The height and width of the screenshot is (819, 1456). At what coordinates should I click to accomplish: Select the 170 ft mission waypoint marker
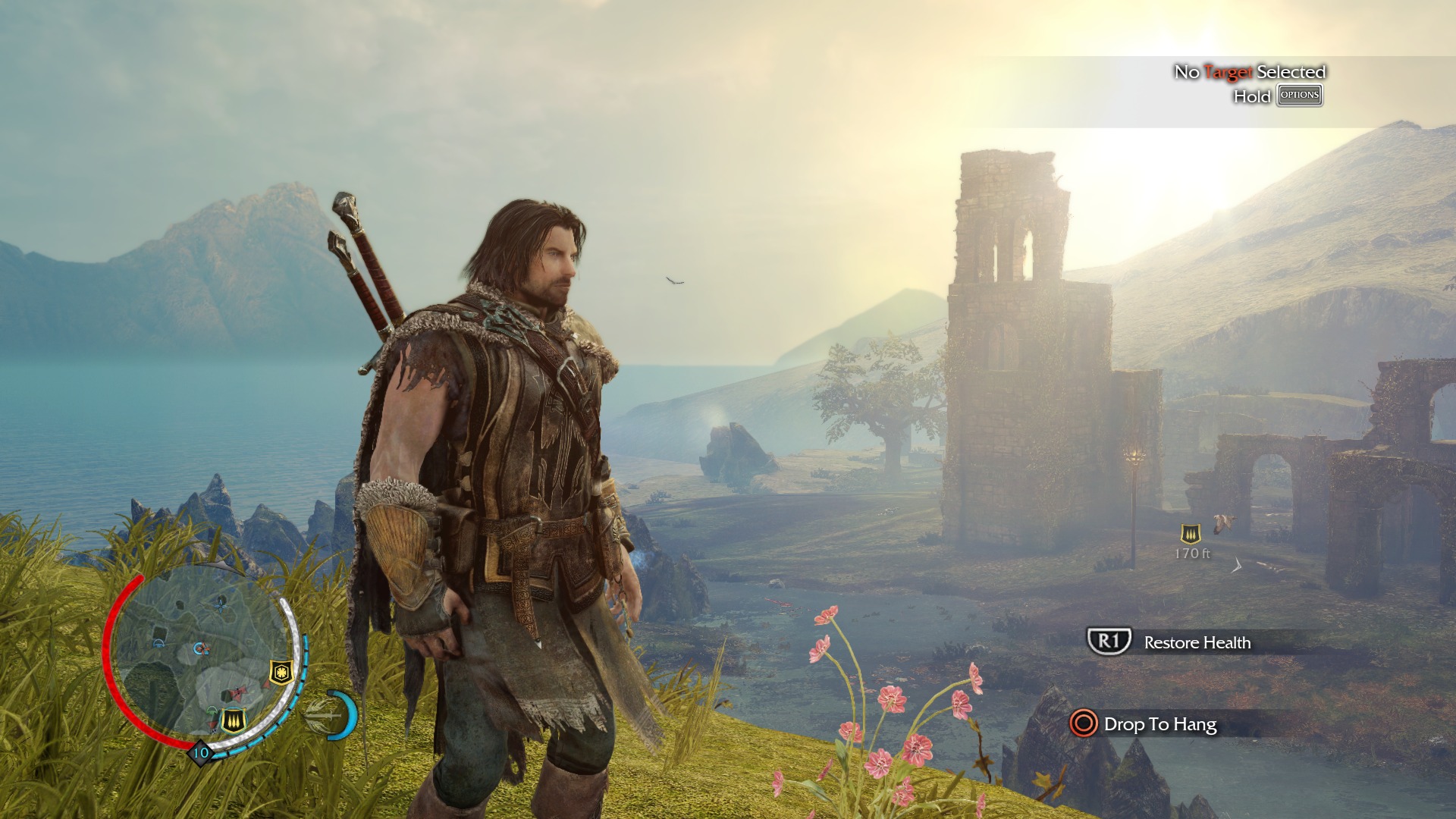coord(1191,535)
